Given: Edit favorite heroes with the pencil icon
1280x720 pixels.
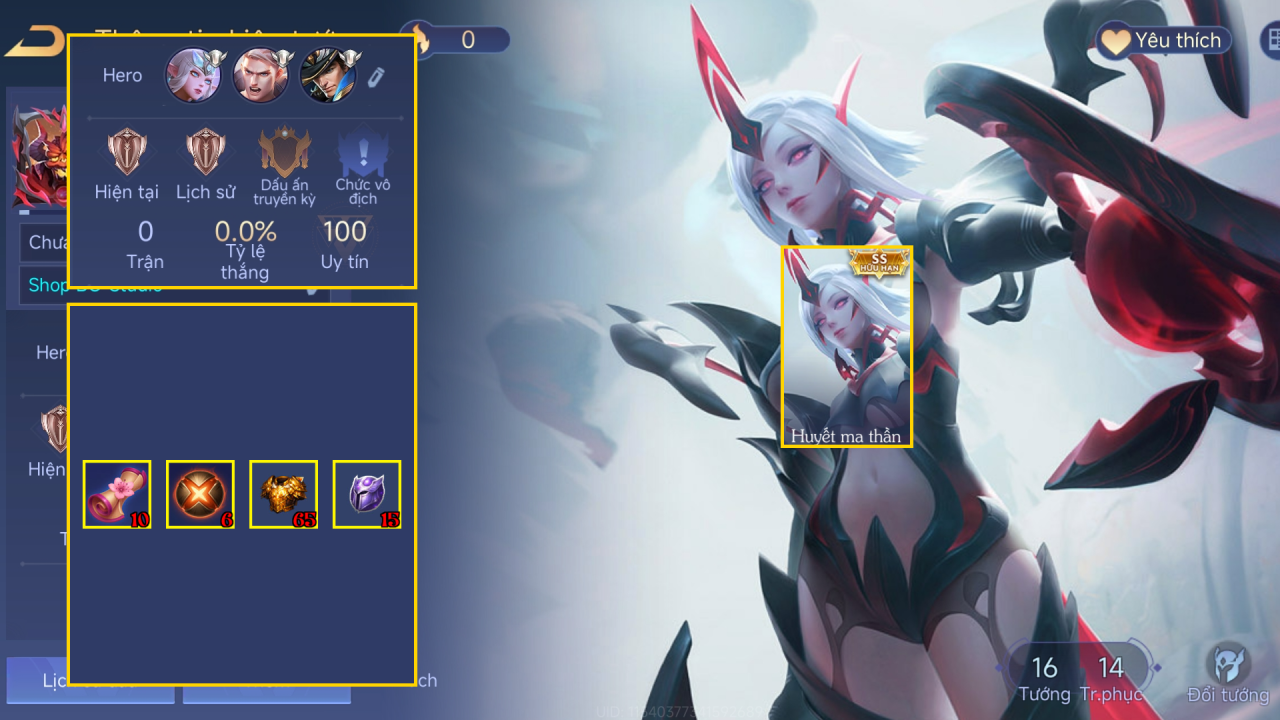Looking at the screenshot, I should point(376,77).
